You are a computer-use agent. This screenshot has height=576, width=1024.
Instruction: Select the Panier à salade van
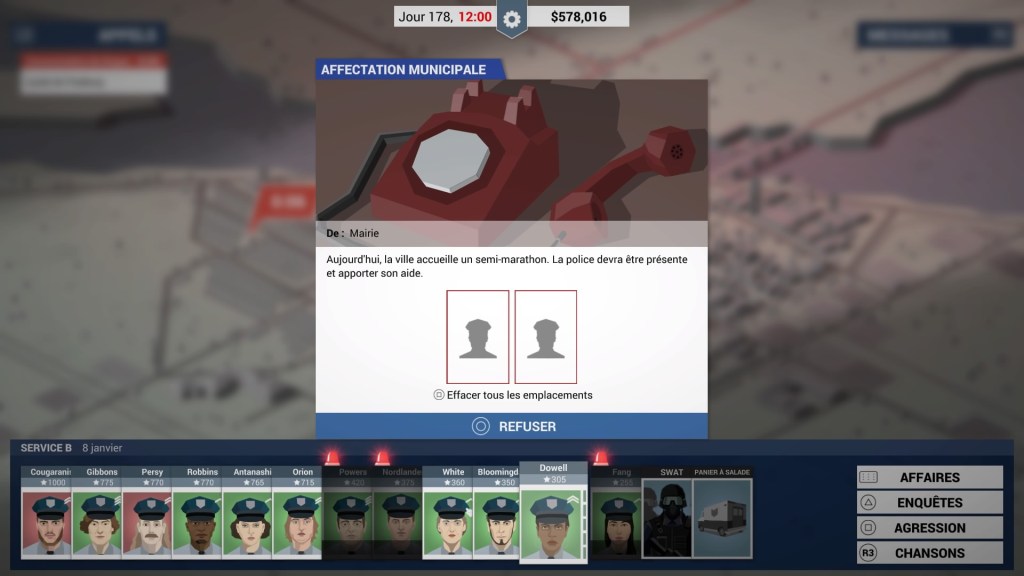(722, 516)
